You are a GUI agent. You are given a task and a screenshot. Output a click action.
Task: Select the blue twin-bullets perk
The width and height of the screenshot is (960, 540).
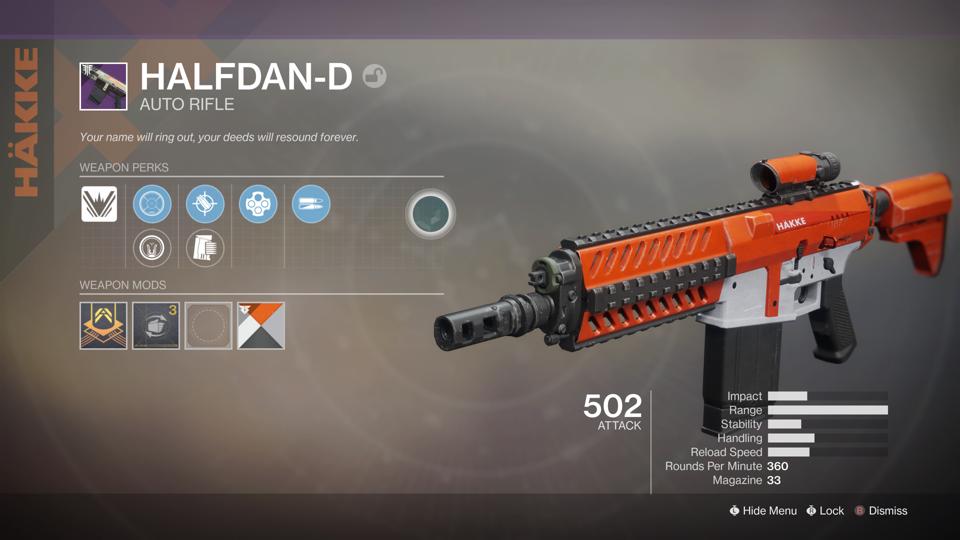[x=311, y=204]
